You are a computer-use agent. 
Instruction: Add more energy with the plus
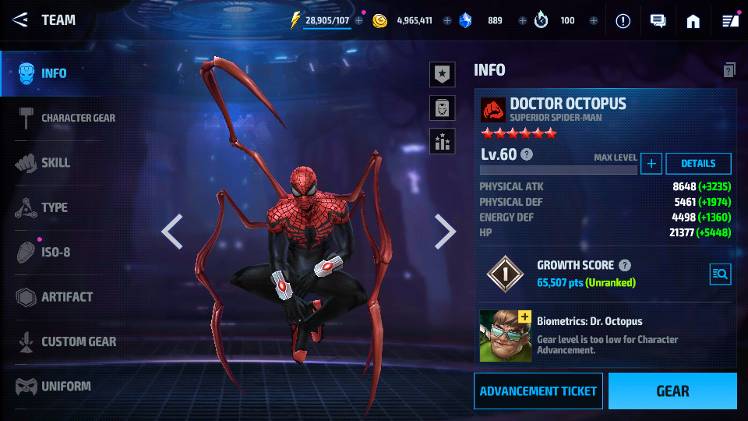pos(359,20)
